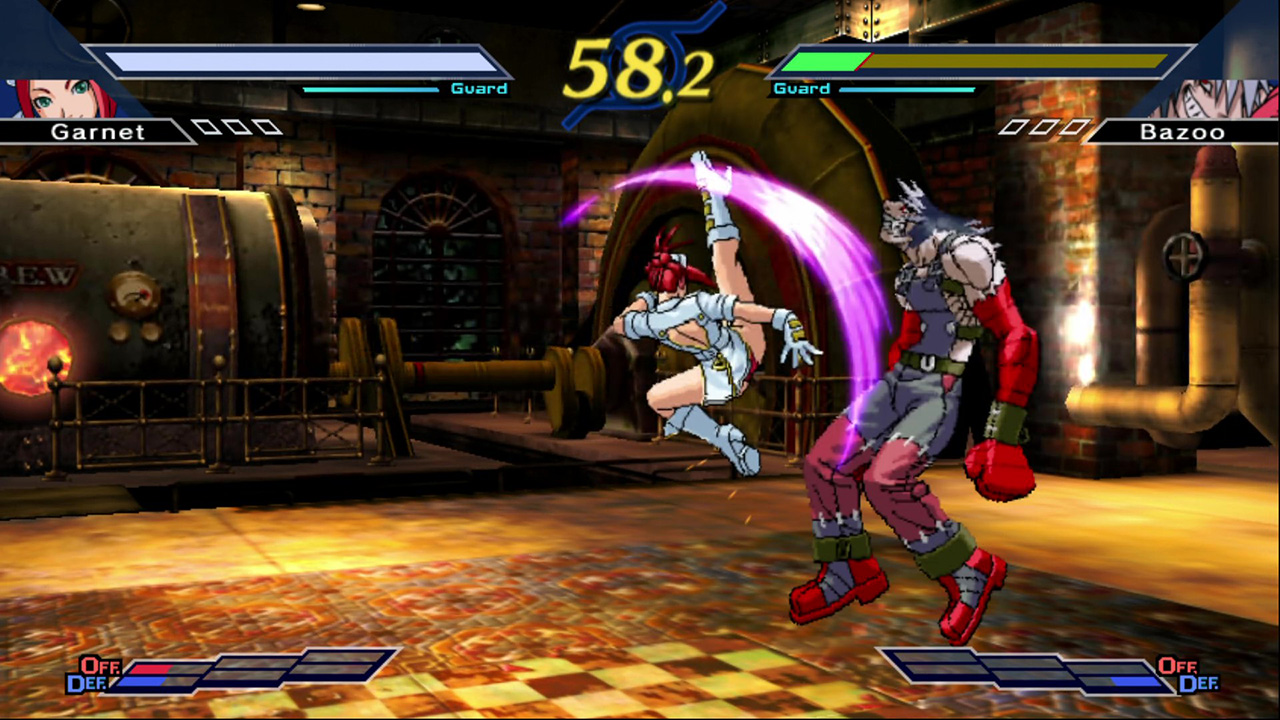Select the Bazoo name plate
Screen dimensions: 1280x720
tap(1183, 131)
